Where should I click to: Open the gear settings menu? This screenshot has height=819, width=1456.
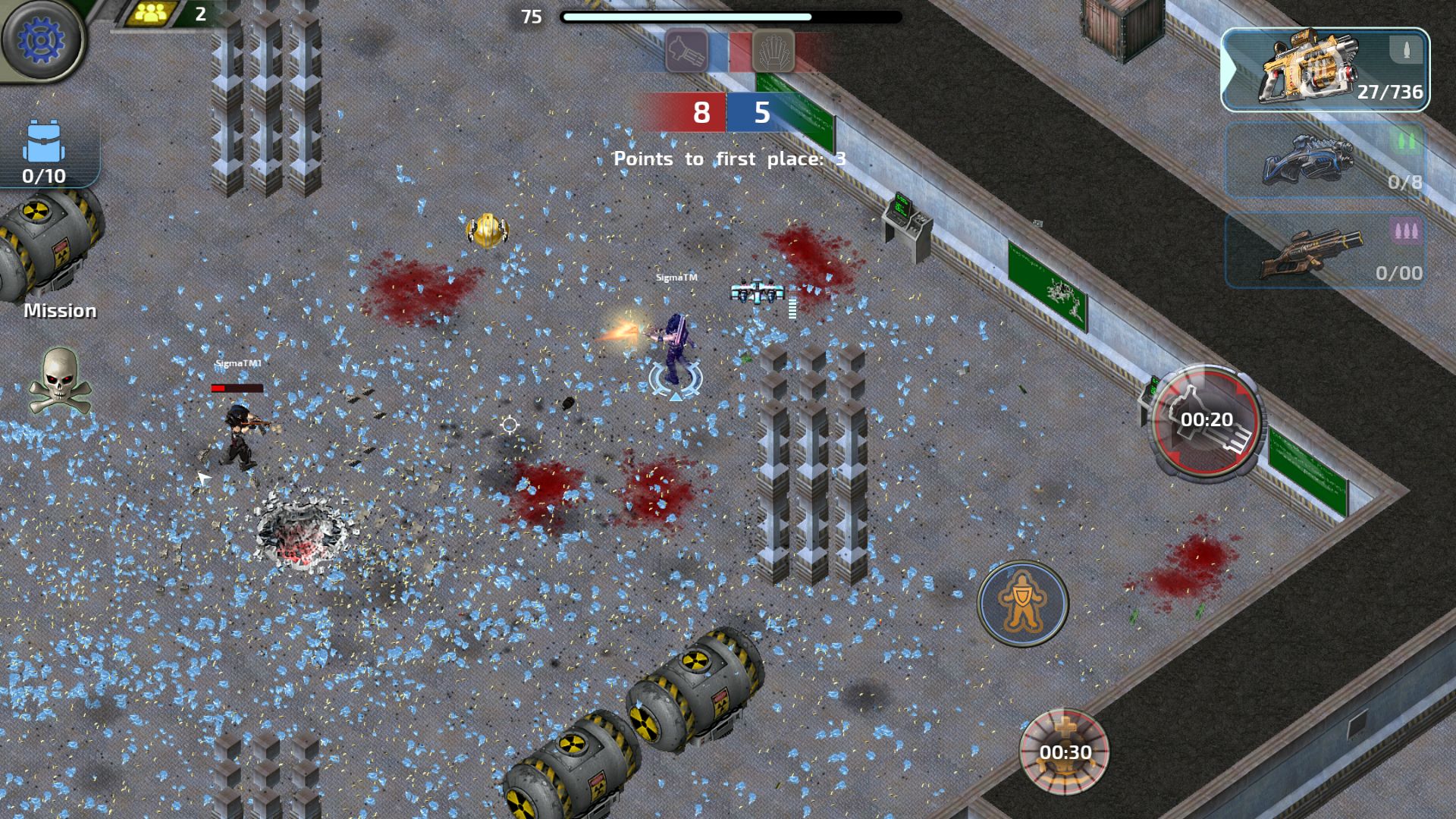[42, 39]
